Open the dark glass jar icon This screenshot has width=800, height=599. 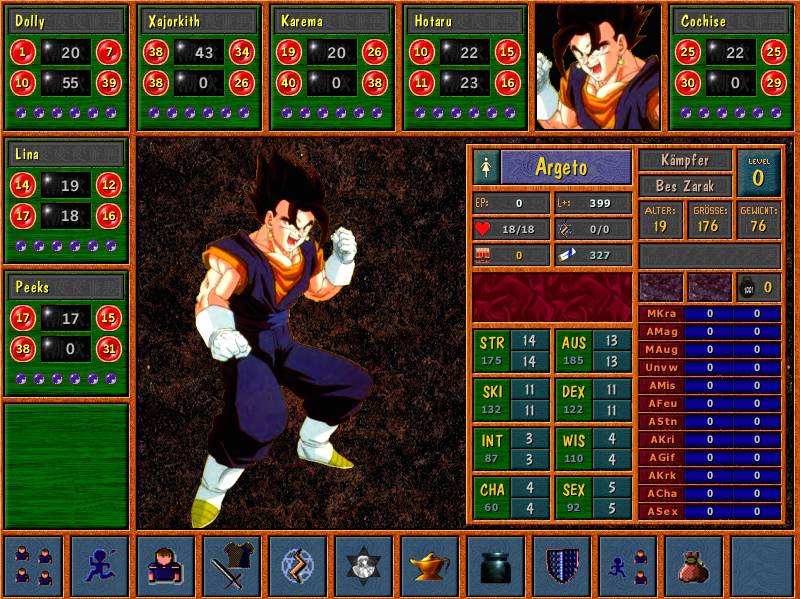(496, 566)
